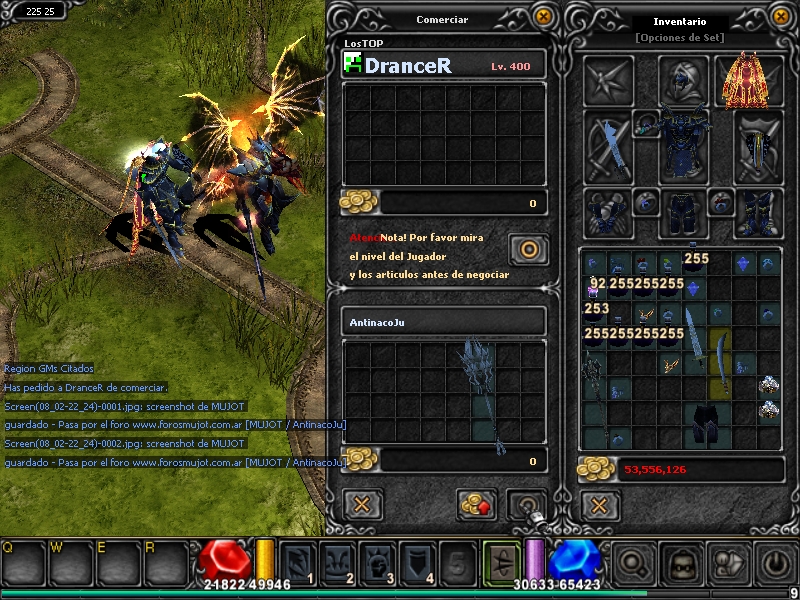Click the add zen coins button
This screenshot has width=800, height=600.
(x=477, y=504)
